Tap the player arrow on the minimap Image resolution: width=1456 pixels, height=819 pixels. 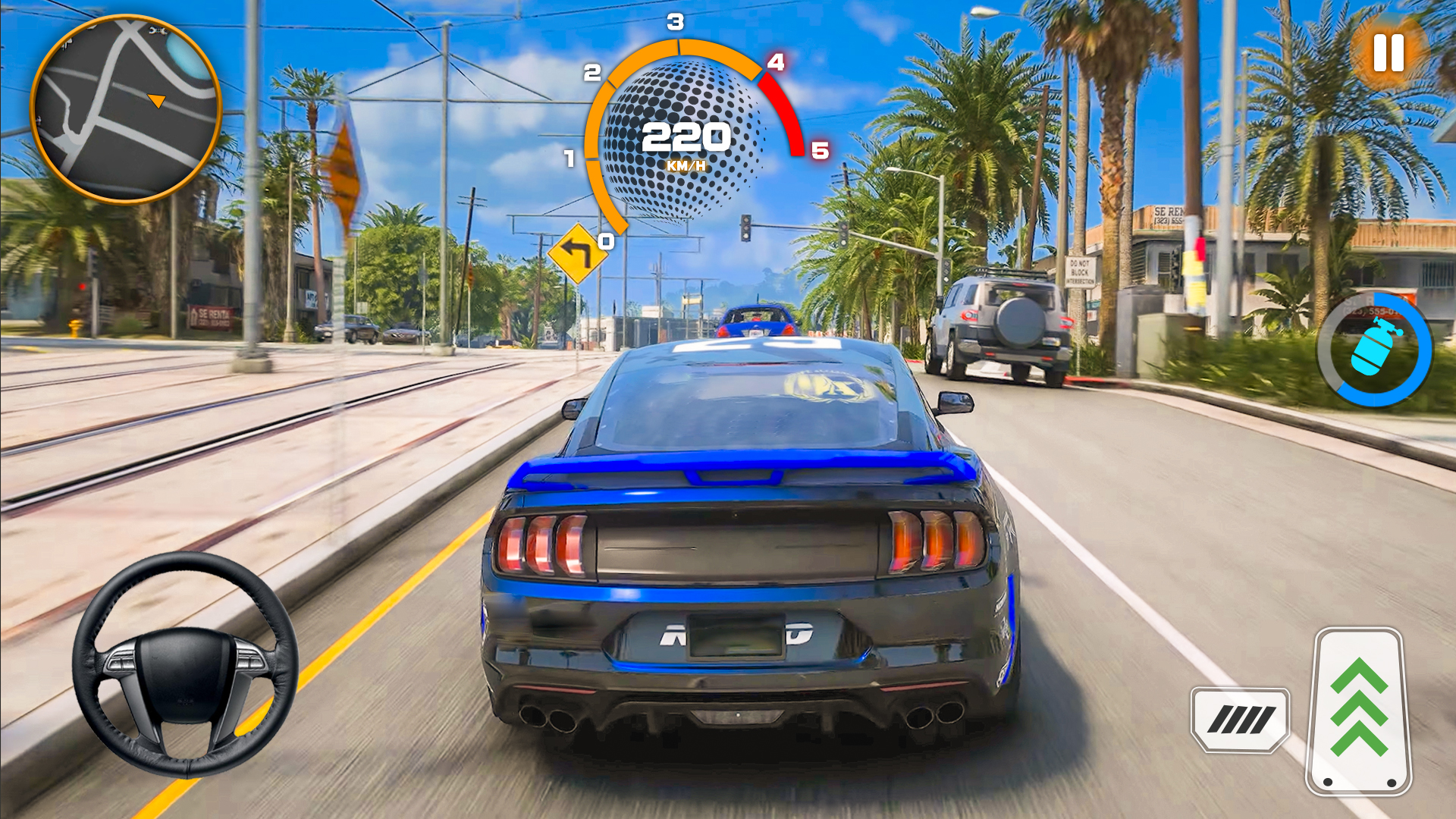pyautogui.click(x=158, y=99)
